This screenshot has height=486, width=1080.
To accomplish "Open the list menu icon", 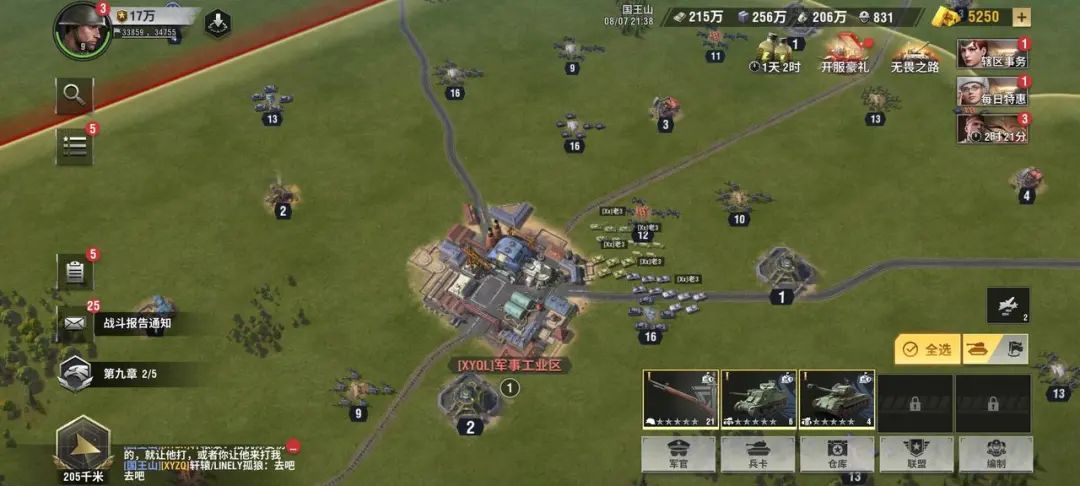I will 74,146.
